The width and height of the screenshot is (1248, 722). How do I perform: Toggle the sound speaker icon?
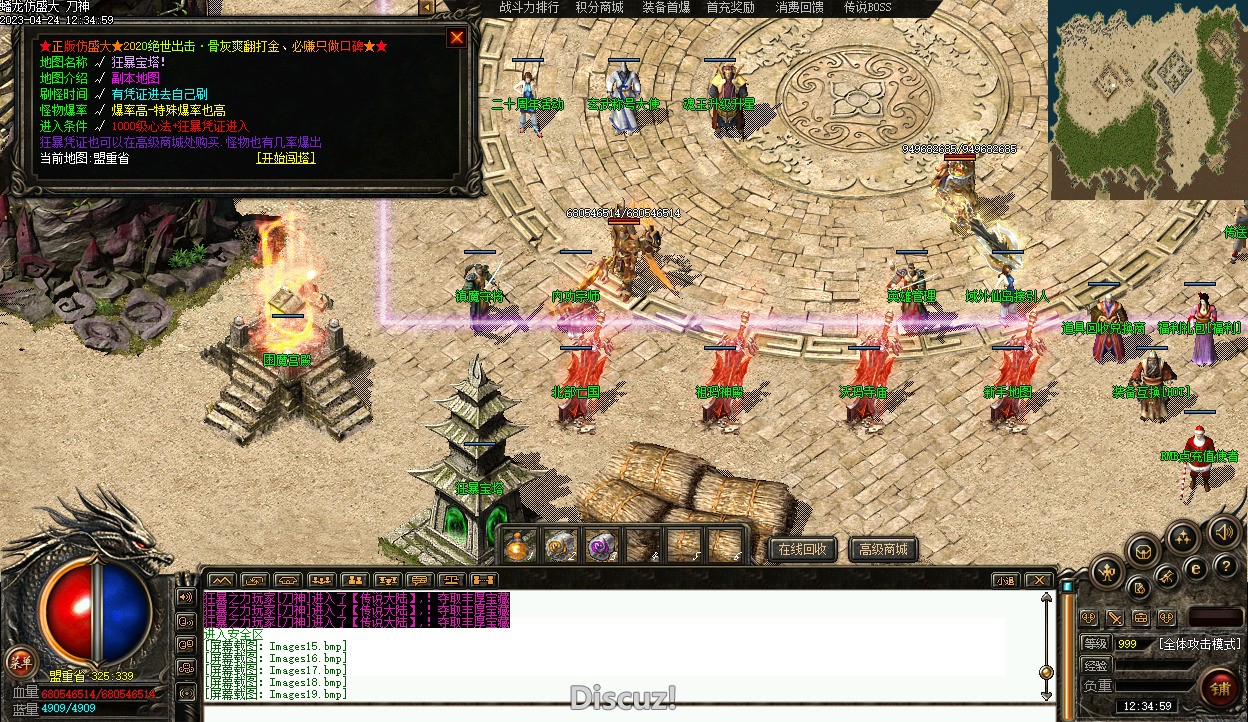click(1222, 531)
